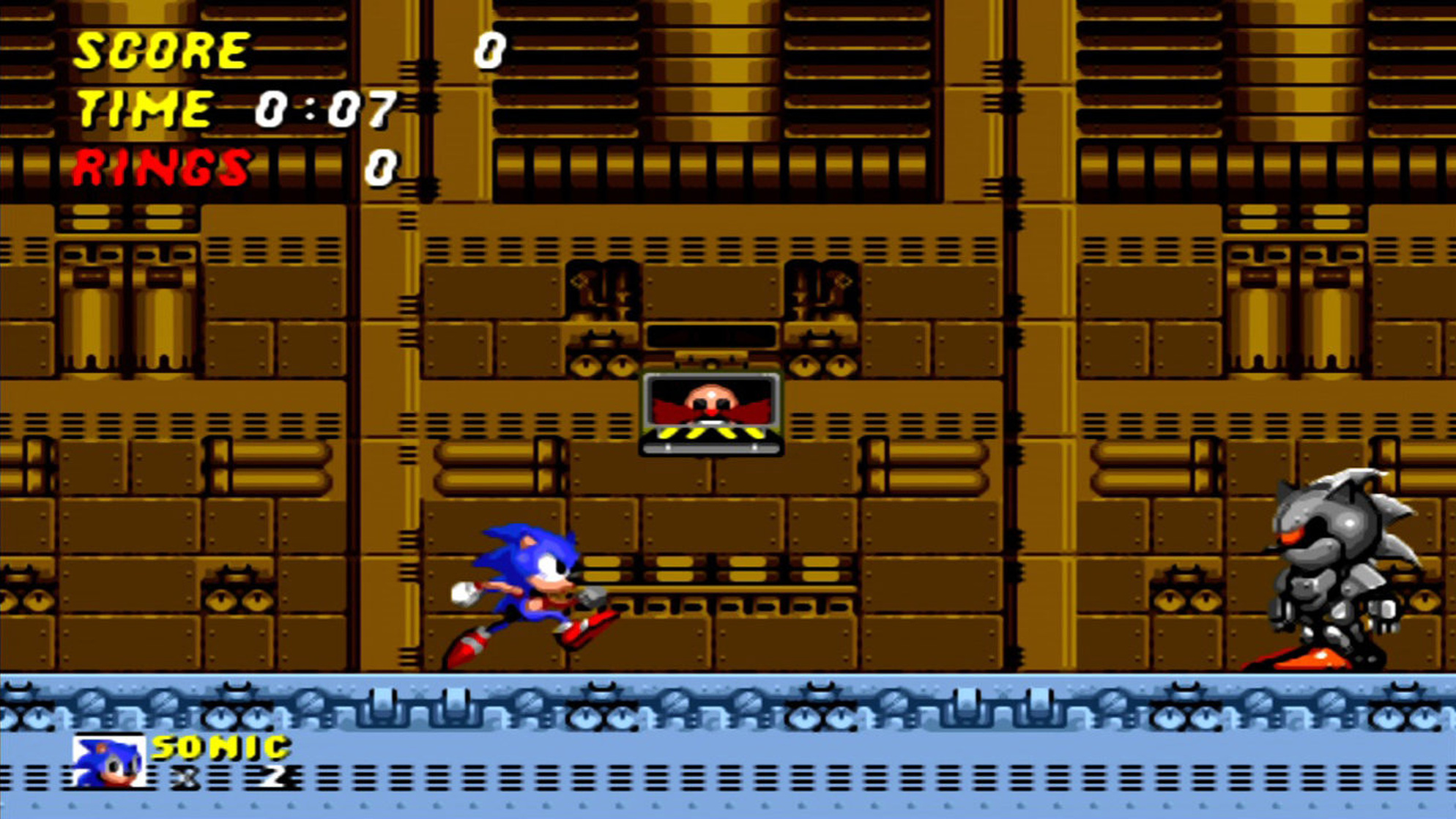Viewport: 1456px width, 819px height.
Task: Click the RINGS counter showing 0
Action: (384, 168)
